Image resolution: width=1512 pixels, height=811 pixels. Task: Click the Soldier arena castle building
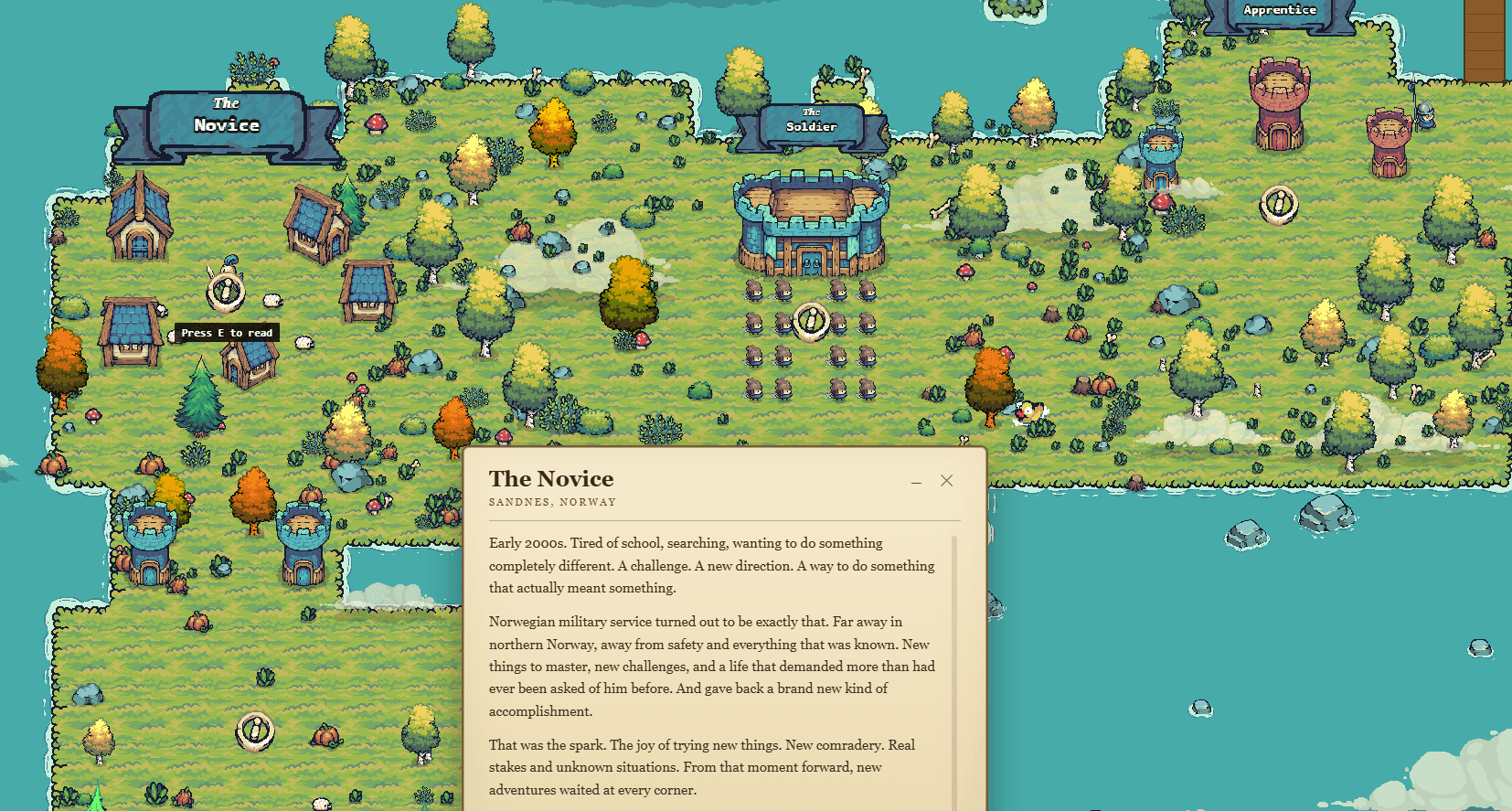tap(810, 224)
